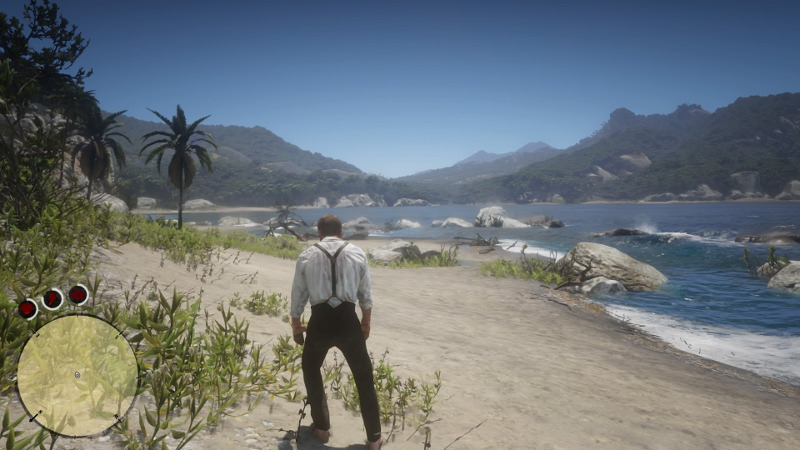The image size is (800, 450).
Task: Click the lightning bolt stamina core icon
Action: pos(53,298)
